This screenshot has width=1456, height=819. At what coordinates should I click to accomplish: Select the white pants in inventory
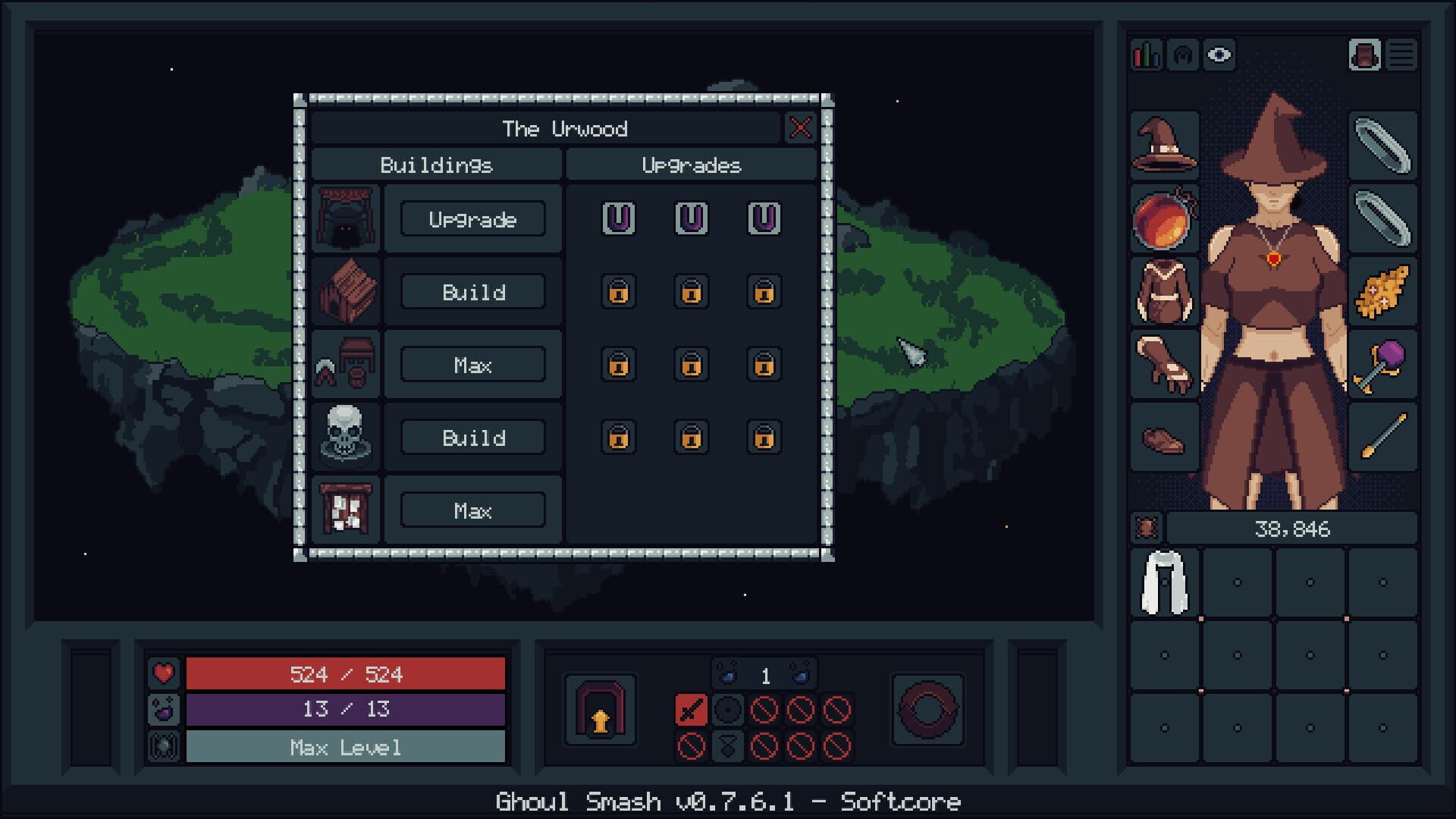(1166, 582)
